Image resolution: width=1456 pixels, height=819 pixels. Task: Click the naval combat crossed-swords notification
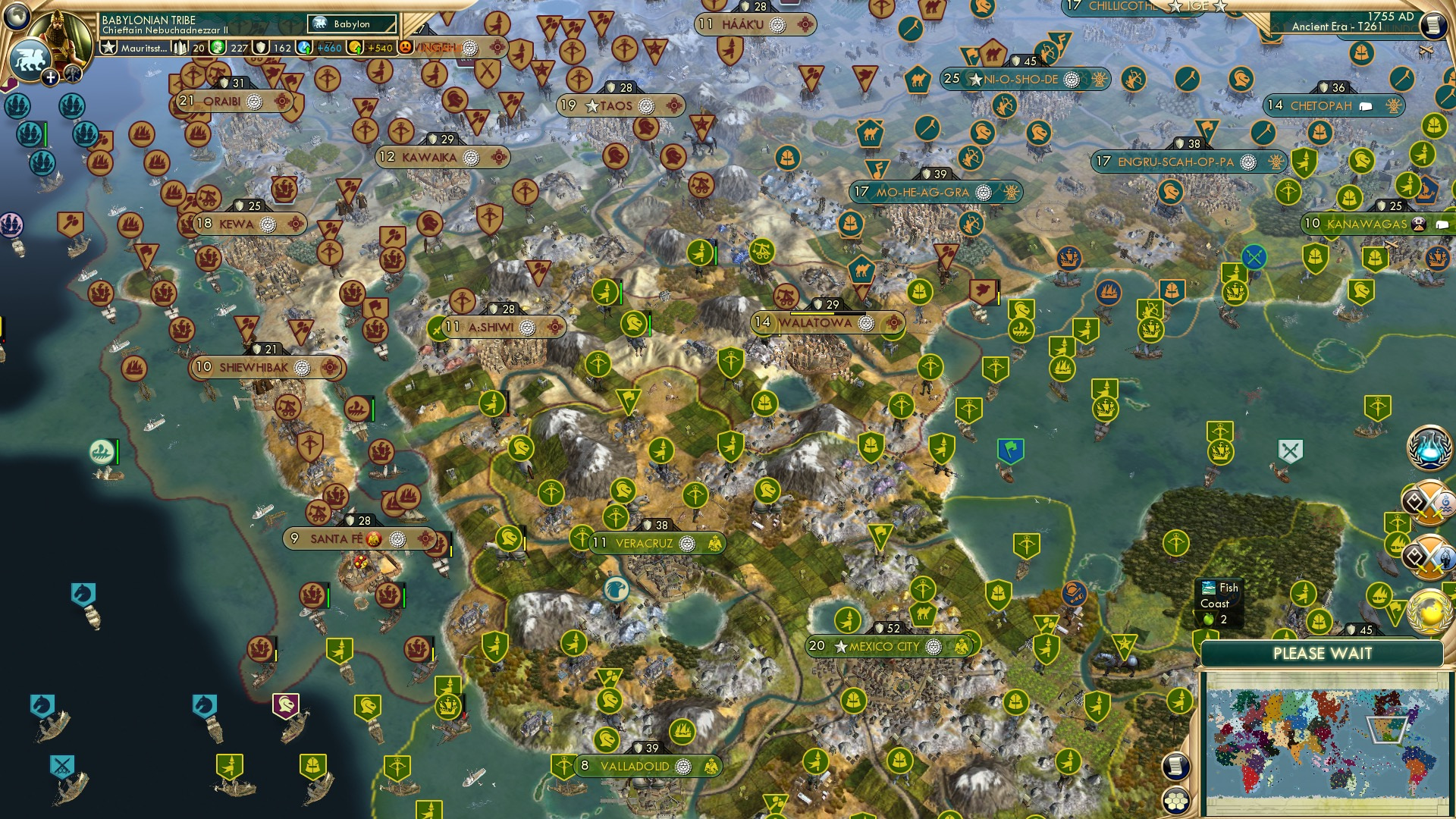pos(1430,502)
